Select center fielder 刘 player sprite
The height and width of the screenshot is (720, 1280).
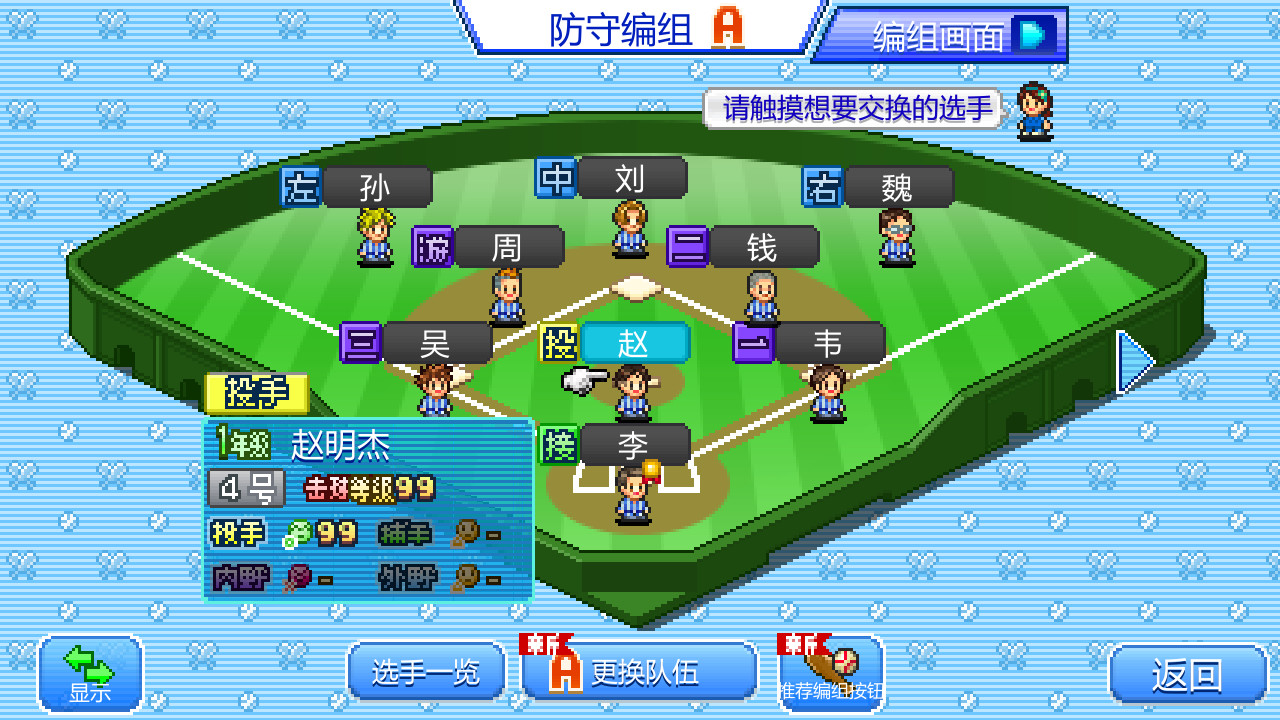tap(628, 230)
